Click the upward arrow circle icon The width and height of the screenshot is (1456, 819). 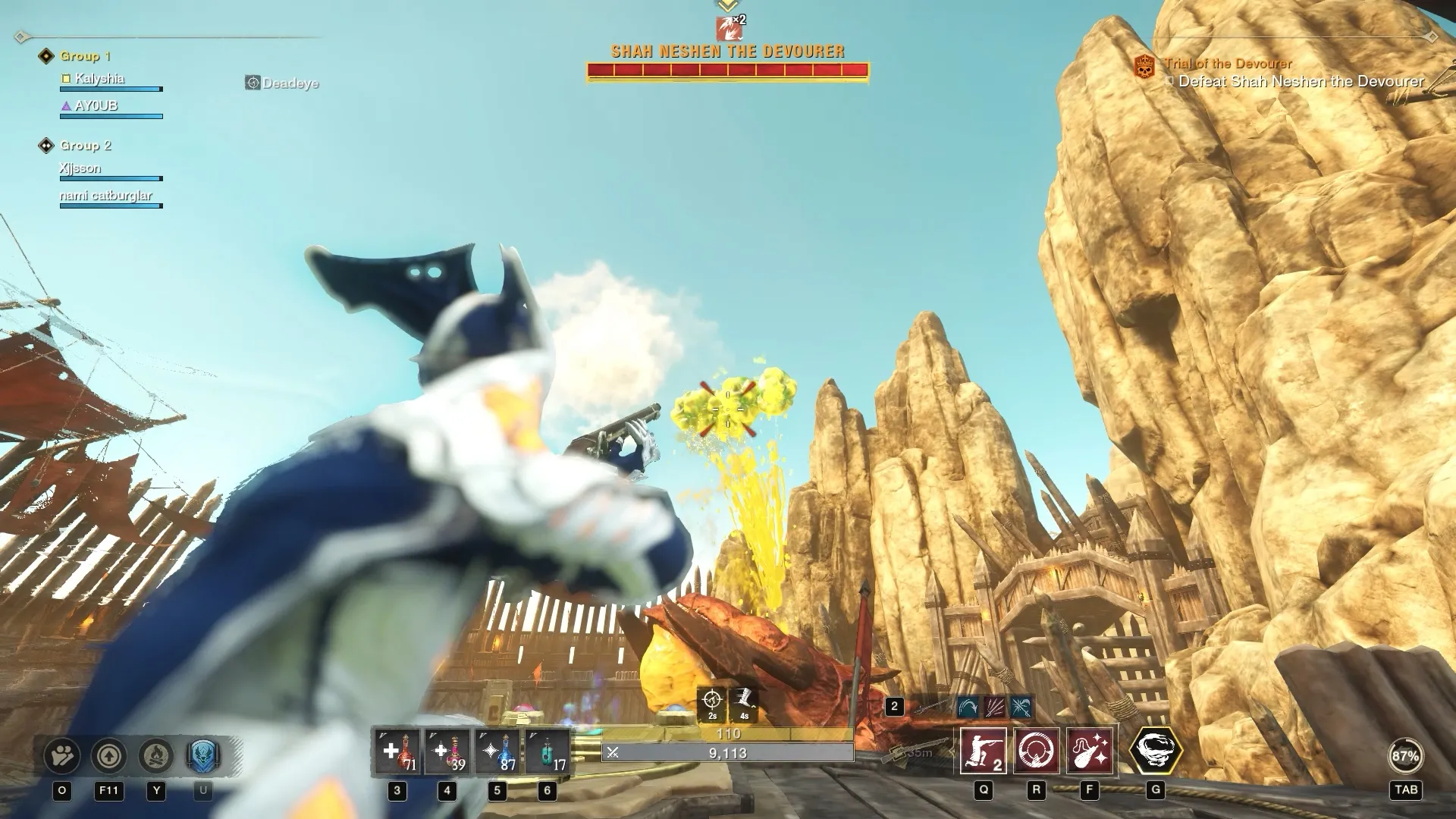[x=109, y=756]
